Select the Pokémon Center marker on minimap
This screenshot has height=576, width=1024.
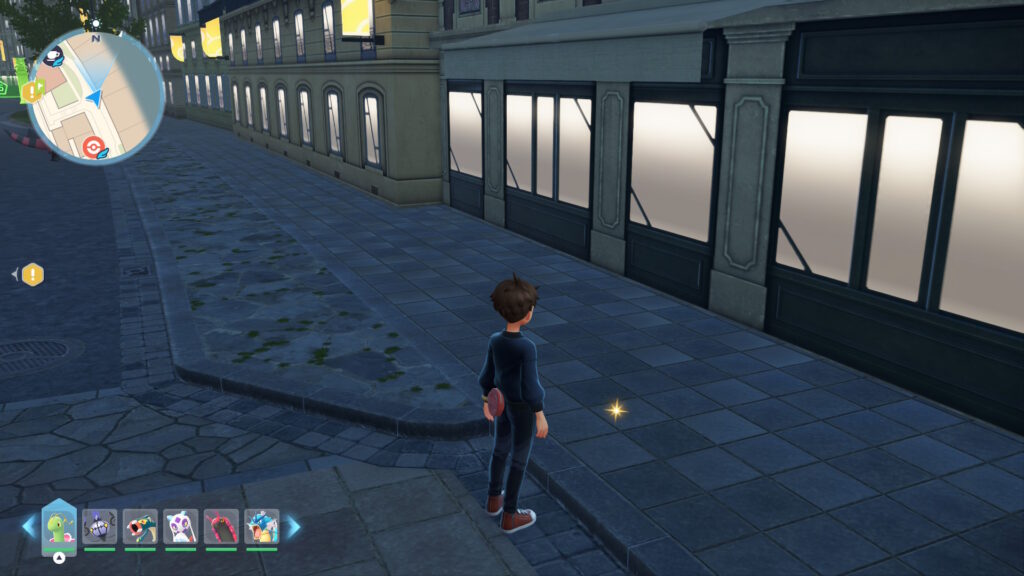coord(94,147)
